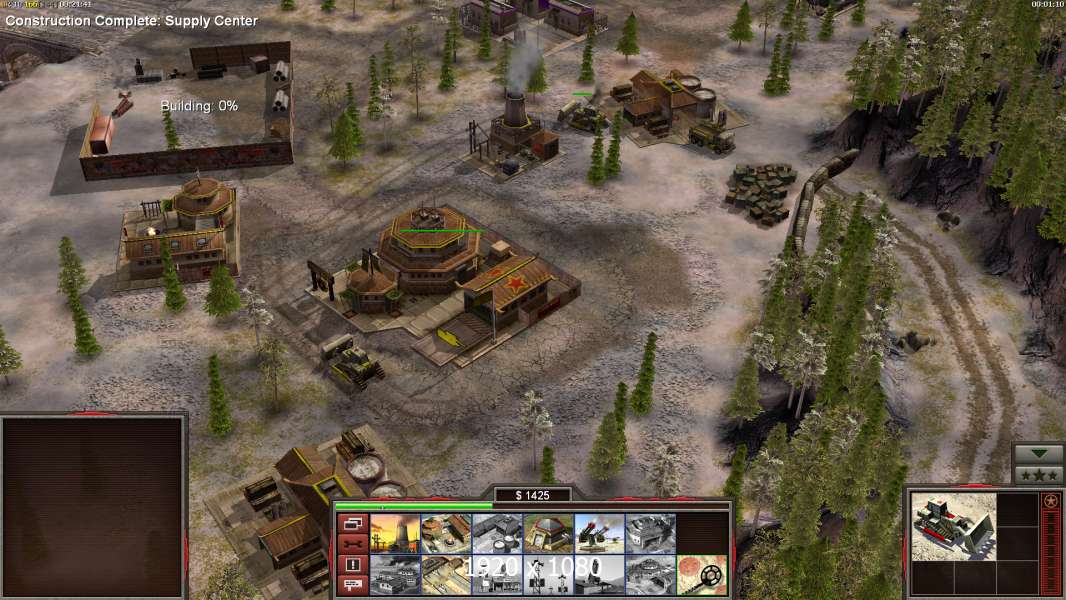Choose the Barracks build icon

[446, 534]
